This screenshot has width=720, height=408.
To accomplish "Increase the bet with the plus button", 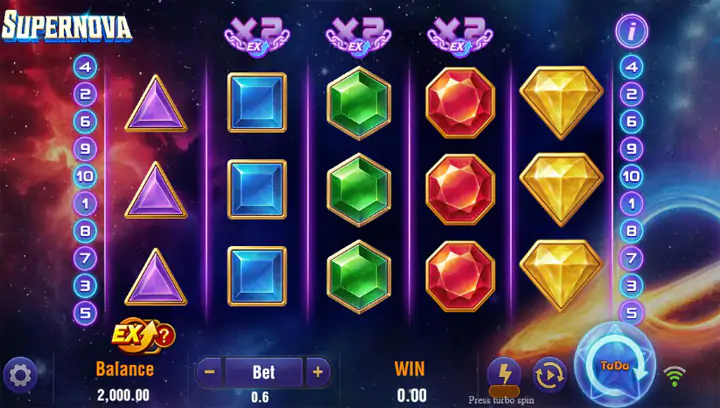I will tap(318, 372).
